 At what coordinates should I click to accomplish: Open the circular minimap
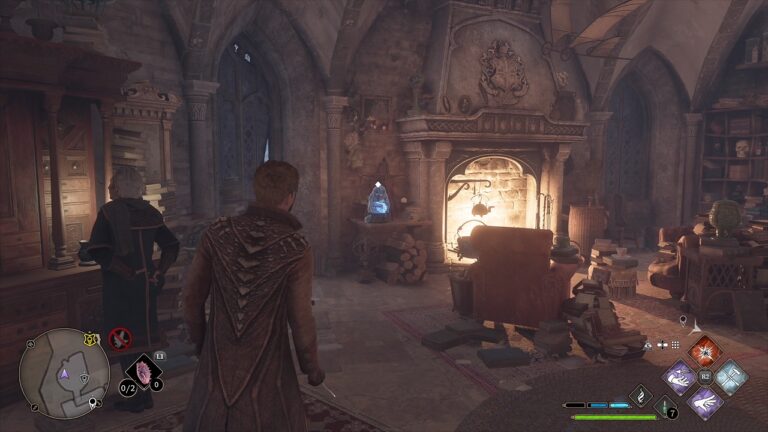click(64, 374)
